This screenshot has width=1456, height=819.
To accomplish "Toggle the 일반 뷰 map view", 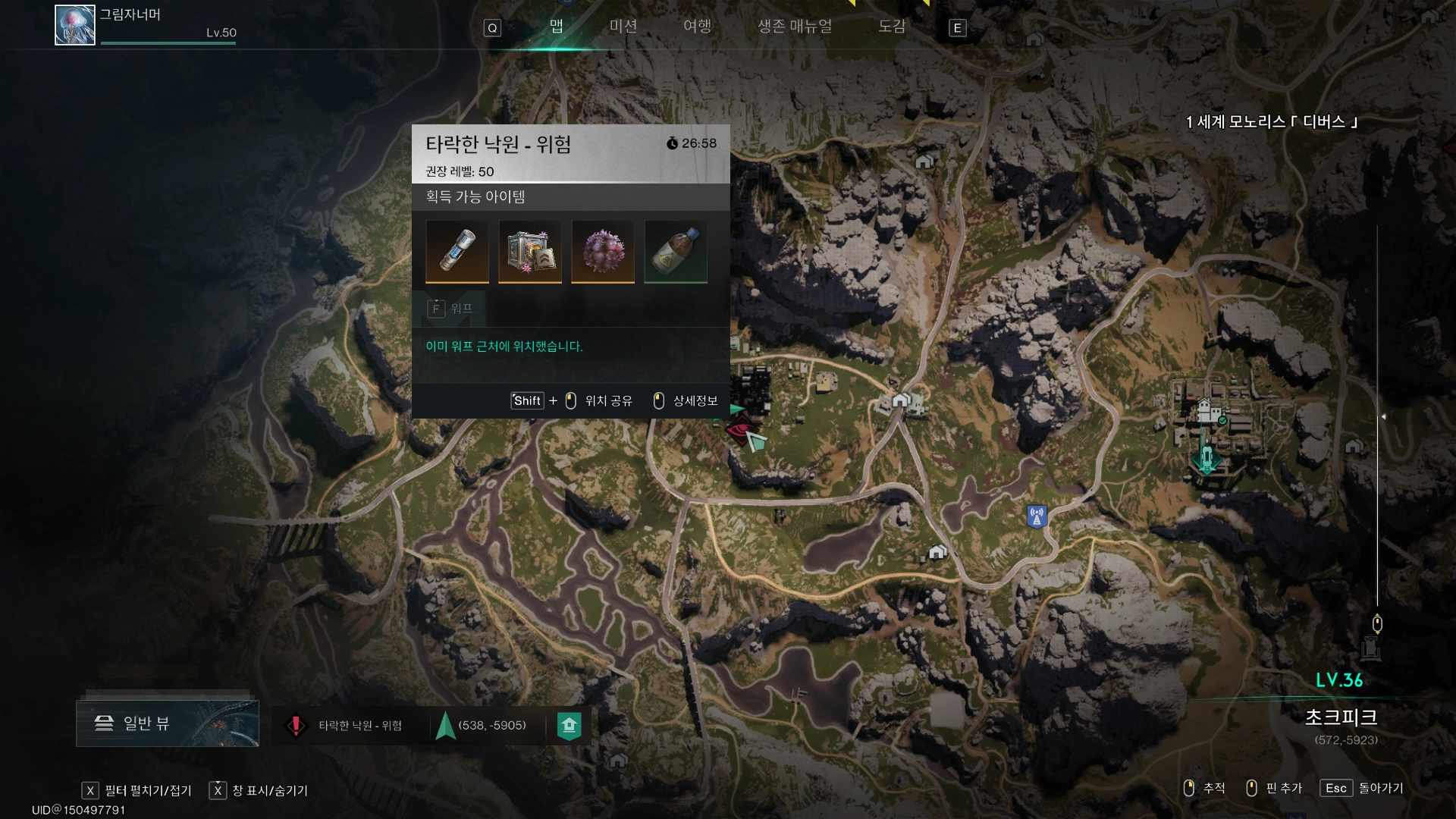I will [x=168, y=723].
